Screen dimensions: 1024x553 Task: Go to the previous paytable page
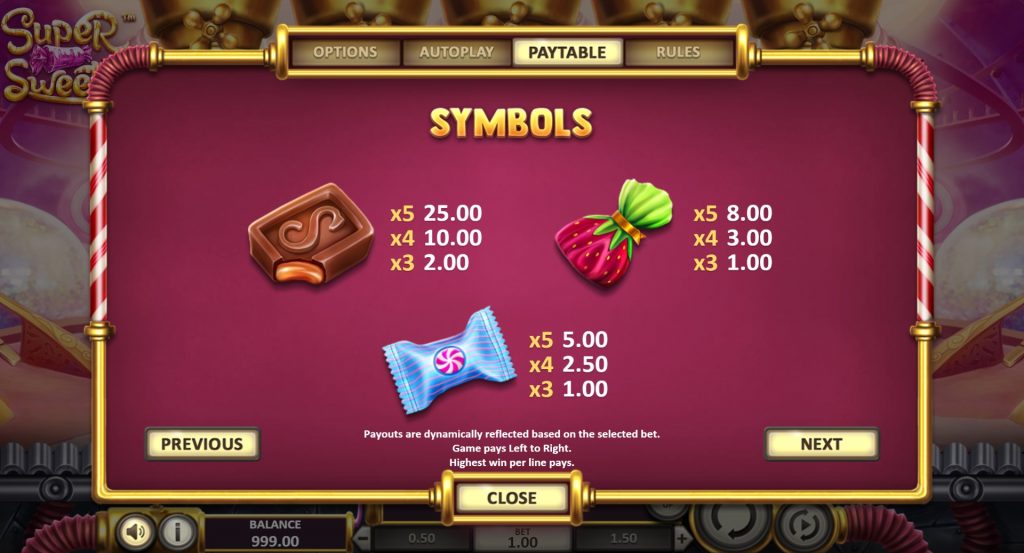tap(202, 444)
